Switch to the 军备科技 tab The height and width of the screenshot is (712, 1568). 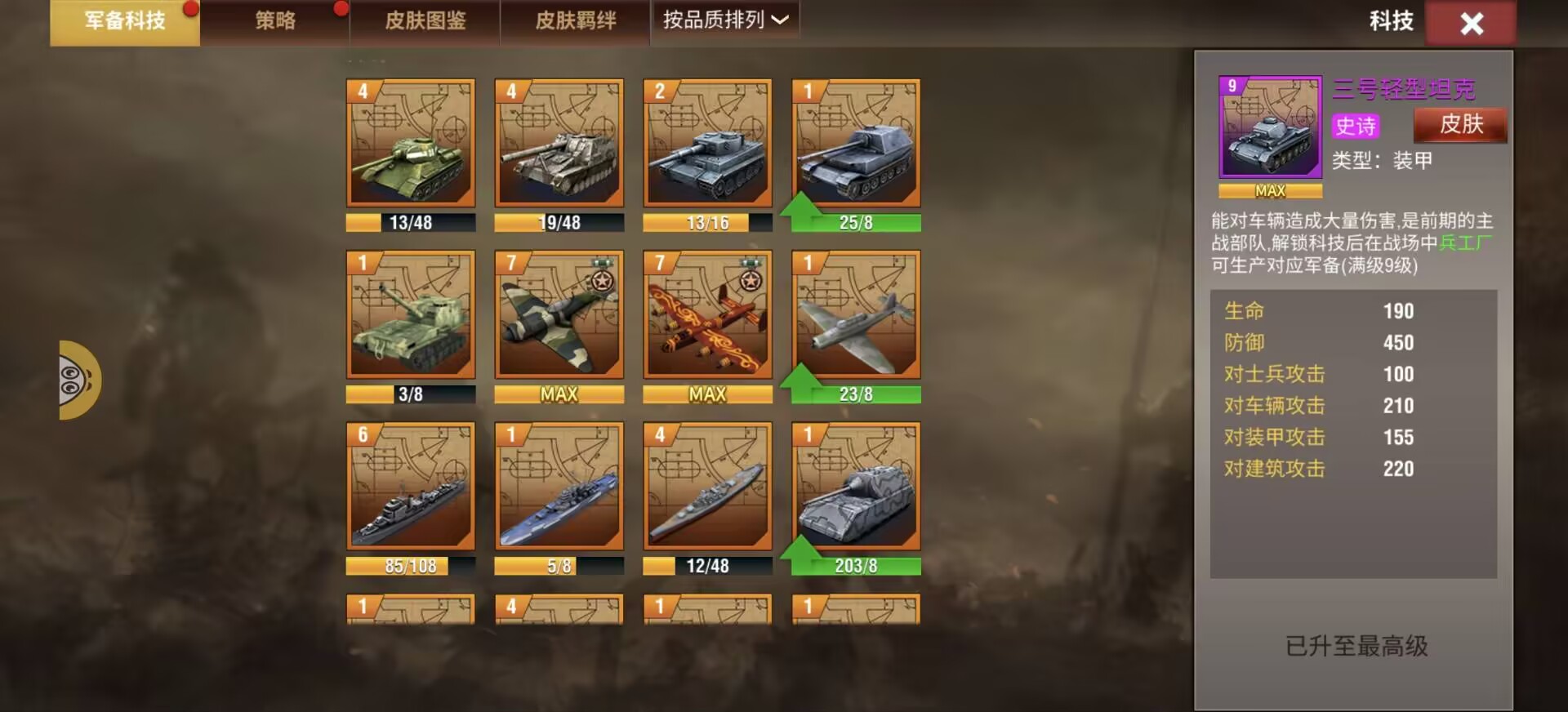coord(125,21)
